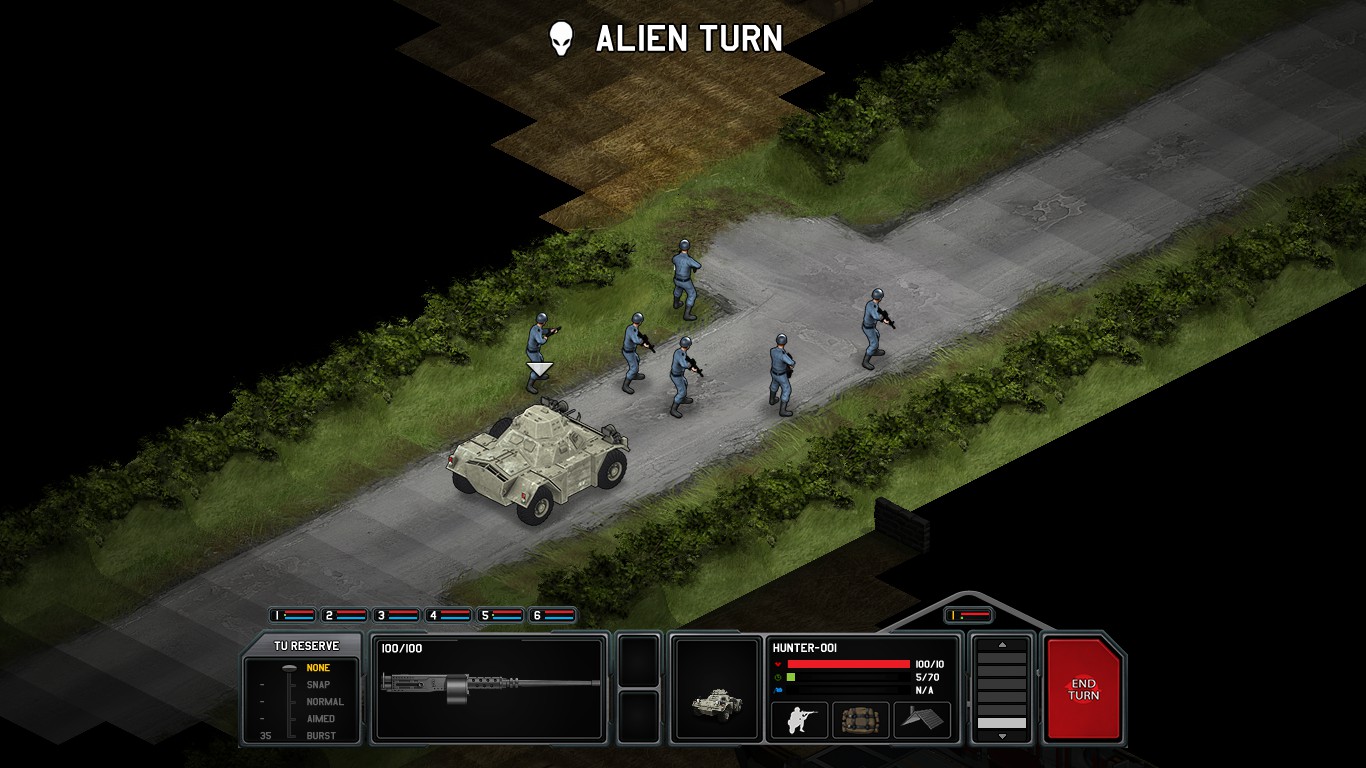The width and height of the screenshot is (1366, 768).
Task: Choose None for TU reserve
Action: [318, 668]
